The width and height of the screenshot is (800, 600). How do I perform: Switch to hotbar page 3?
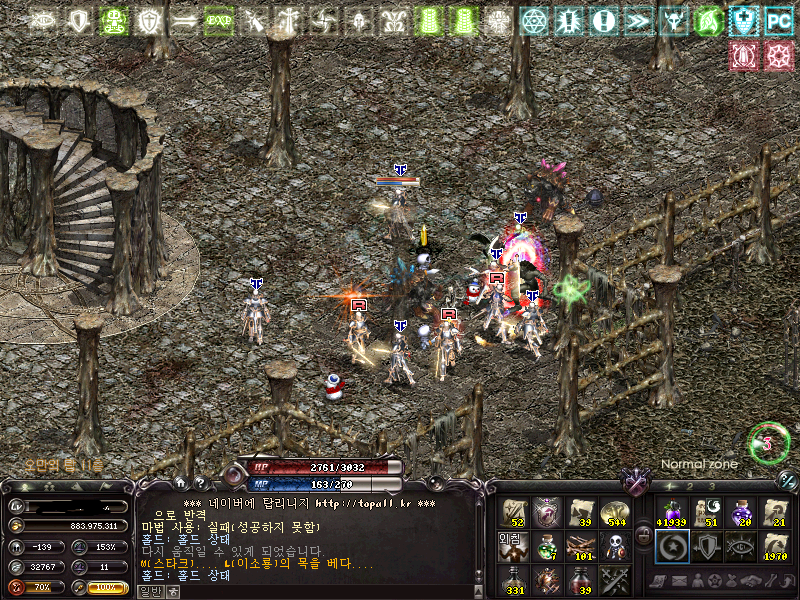[711, 486]
